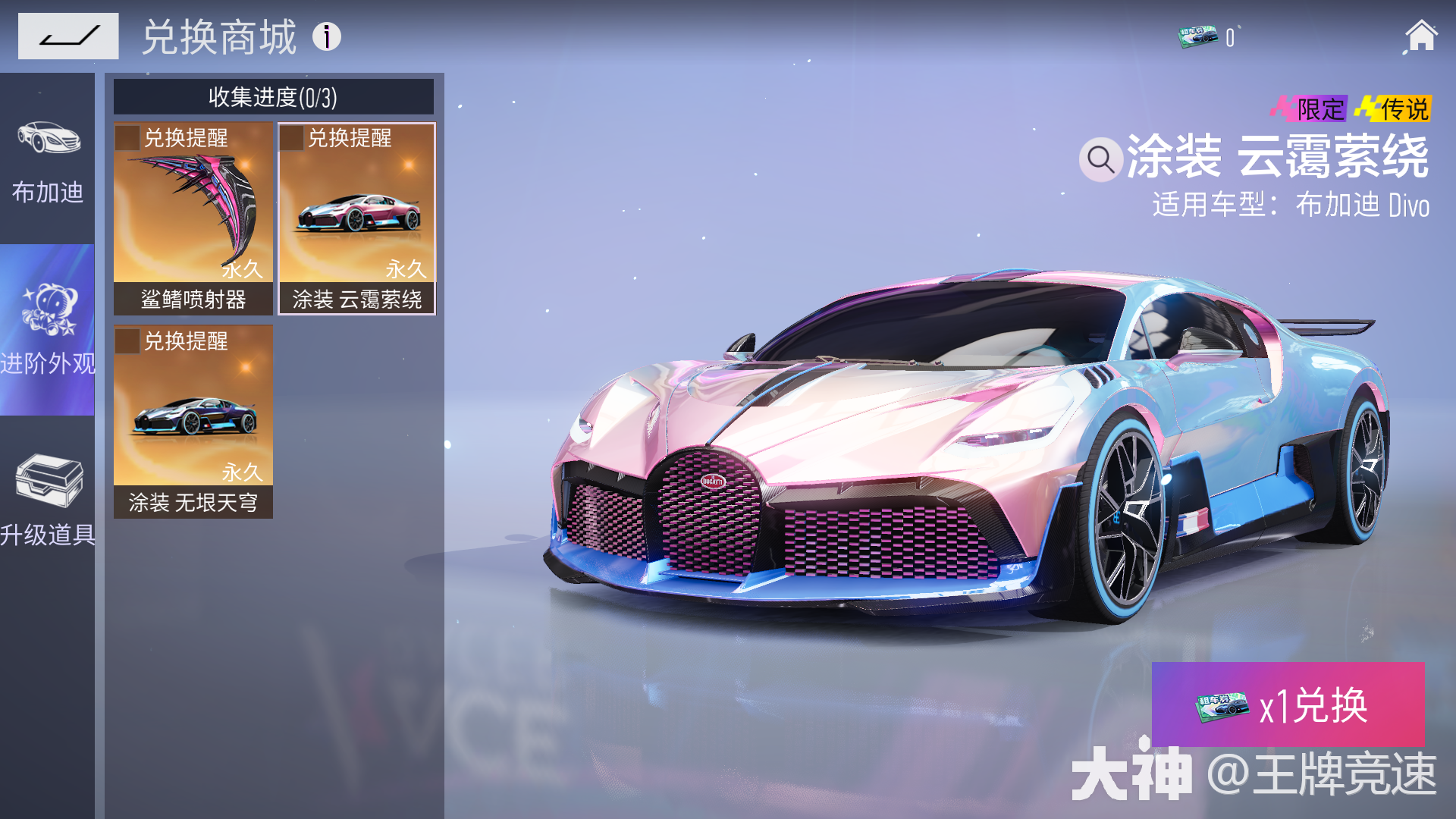Open the 升级道具 tab
This screenshot has height=819, width=1456.
[x=48, y=500]
